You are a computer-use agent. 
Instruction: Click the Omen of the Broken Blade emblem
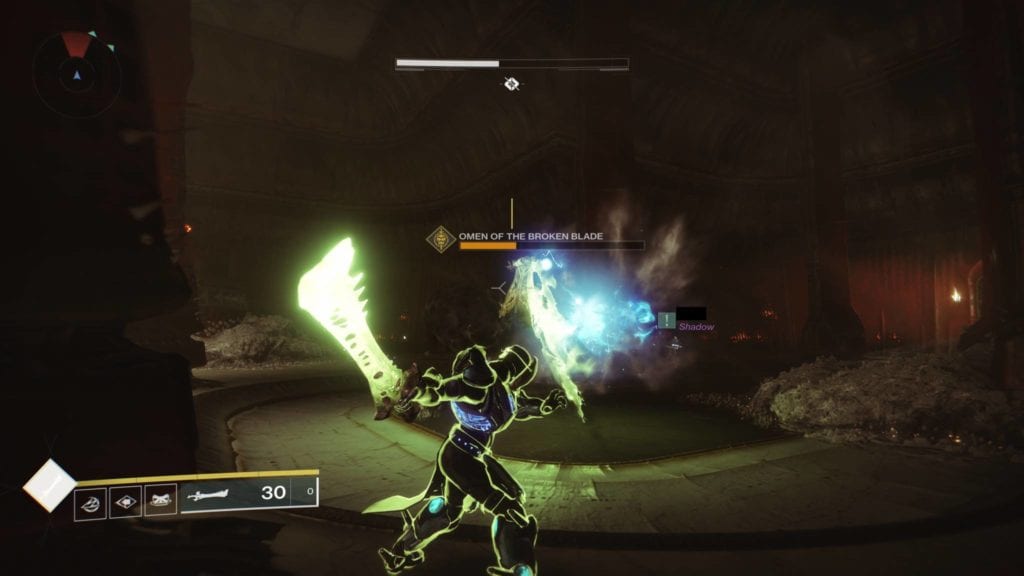pos(441,240)
